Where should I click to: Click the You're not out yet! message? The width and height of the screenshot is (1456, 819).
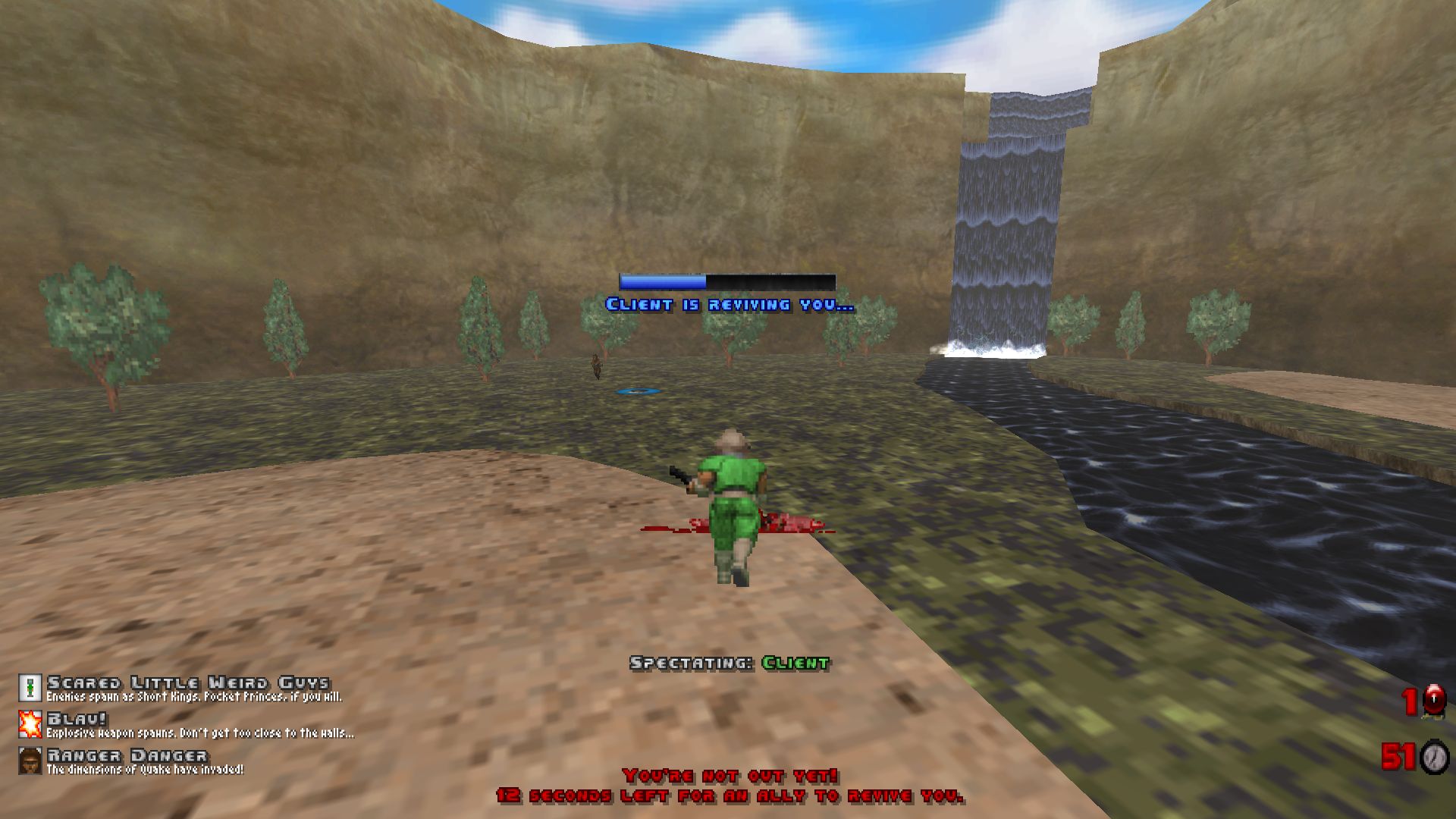pyautogui.click(x=728, y=774)
